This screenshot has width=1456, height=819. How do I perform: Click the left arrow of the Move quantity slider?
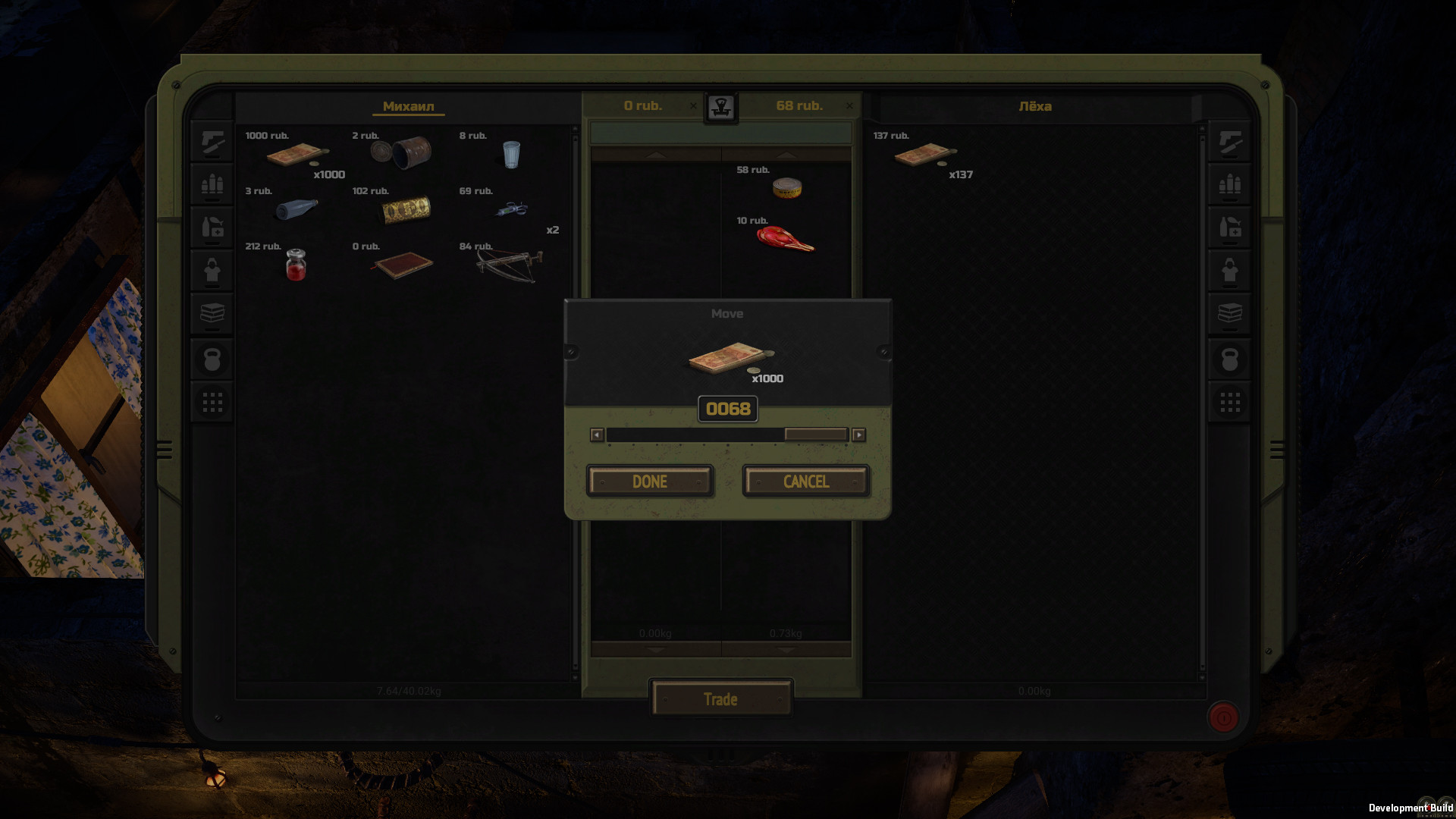[597, 435]
